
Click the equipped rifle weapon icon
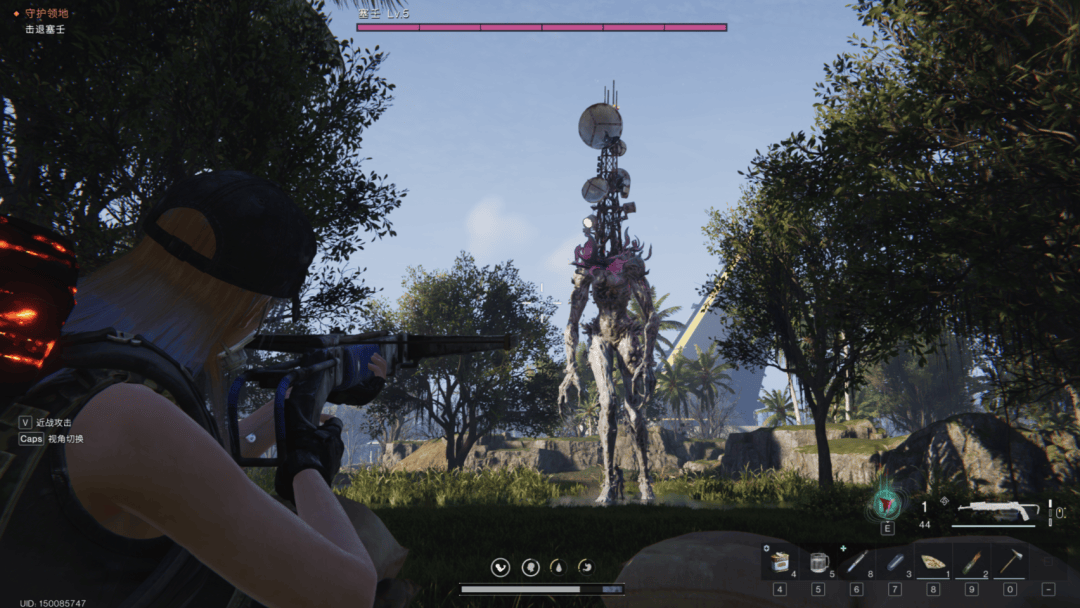(x=999, y=510)
